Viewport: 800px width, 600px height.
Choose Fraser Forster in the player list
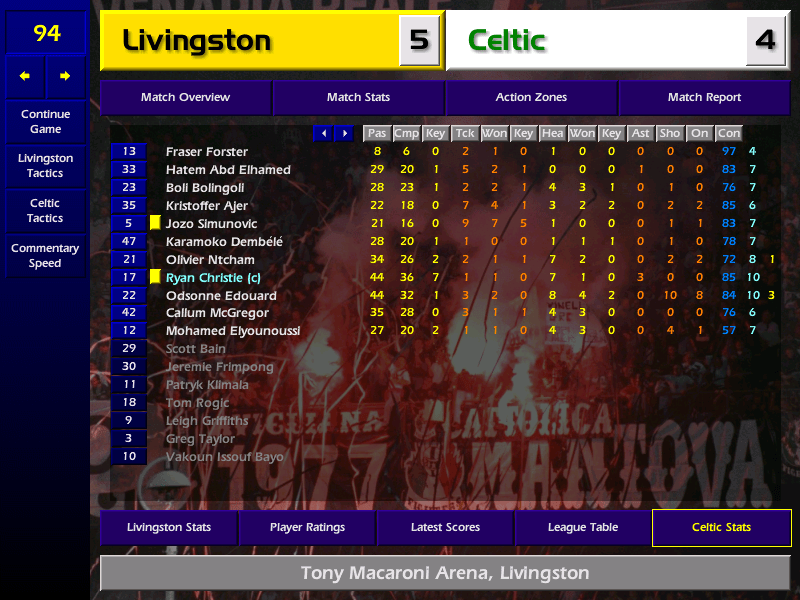click(207, 152)
